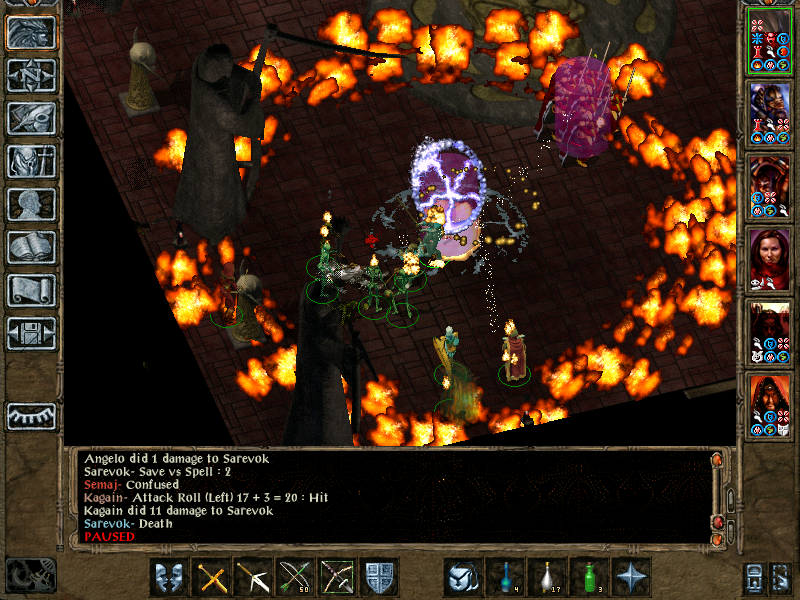Open the journal quill button

tap(31, 119)
